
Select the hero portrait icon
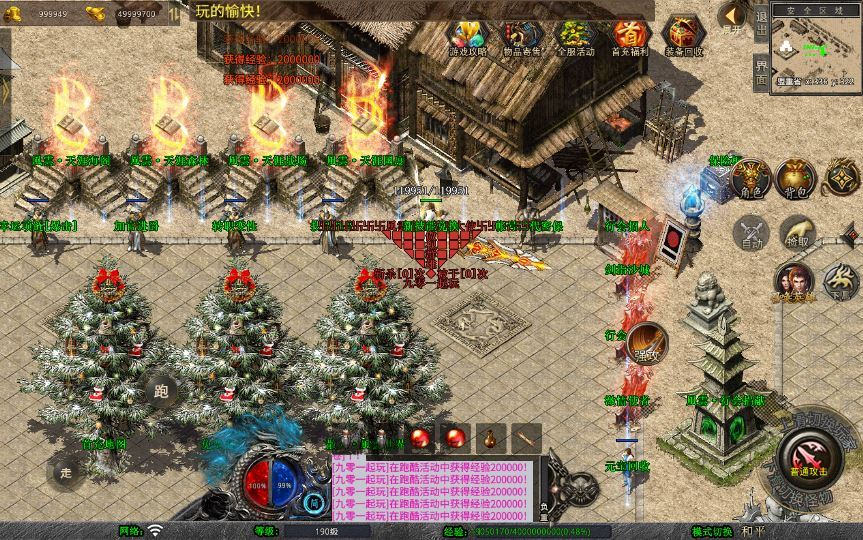pyautogui.click(x=794, y=282)
